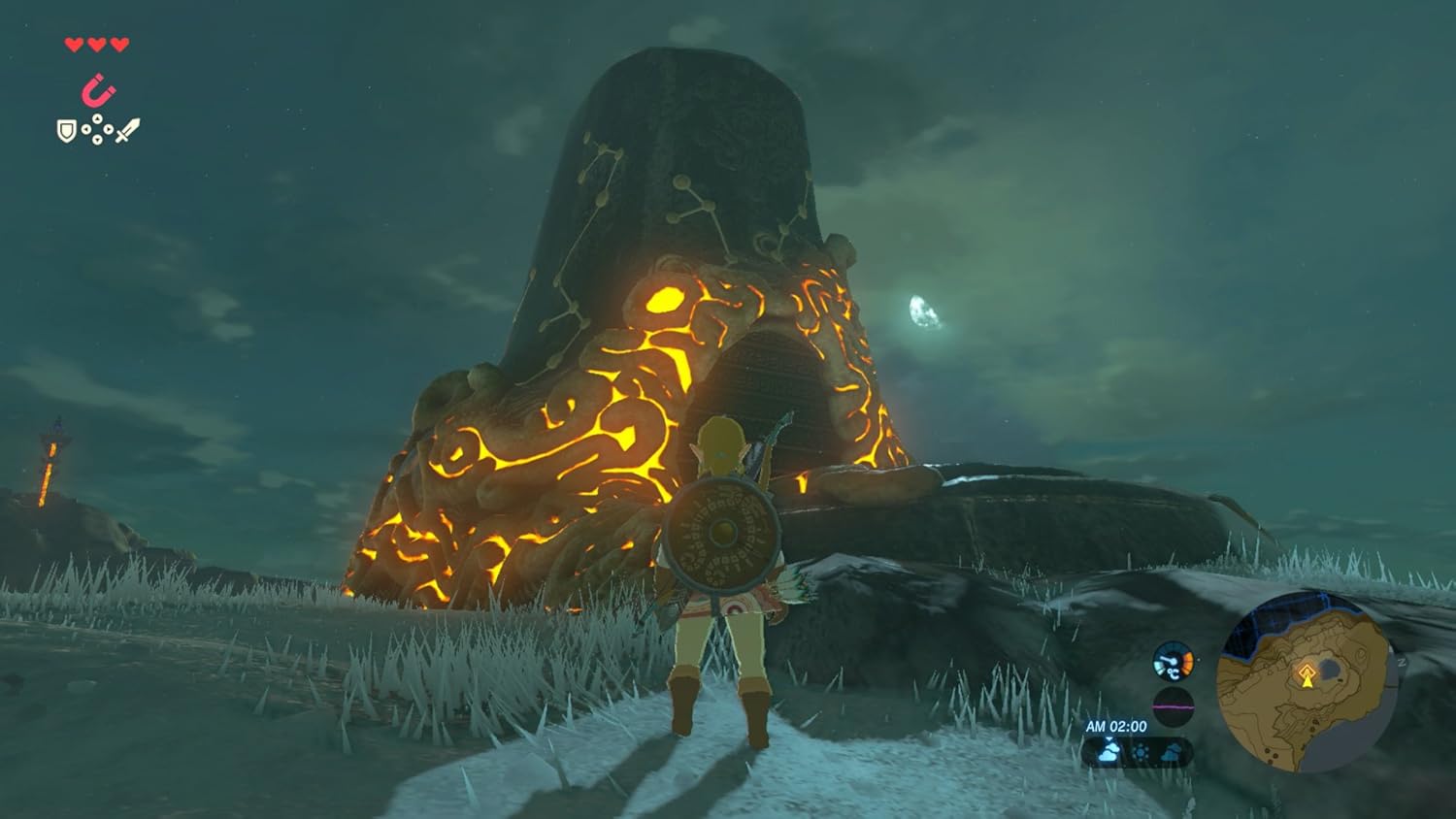Select the AM 02:00 time display
Image resolution: width=1456 pixels, height=819 pixels.
pyautogui.click(x=1116, y=726)
